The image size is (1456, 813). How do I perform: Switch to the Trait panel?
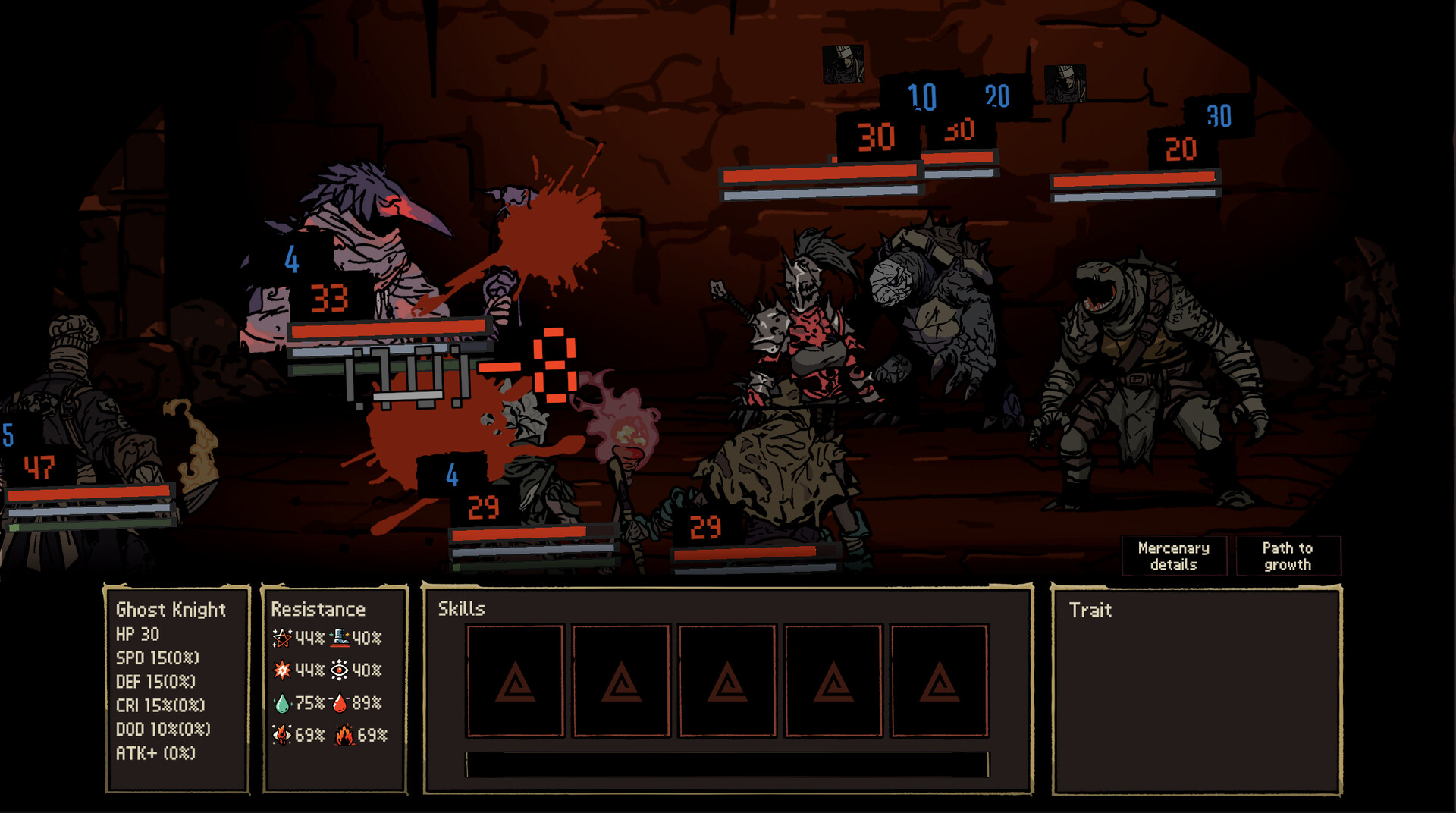pos(1089,611)
